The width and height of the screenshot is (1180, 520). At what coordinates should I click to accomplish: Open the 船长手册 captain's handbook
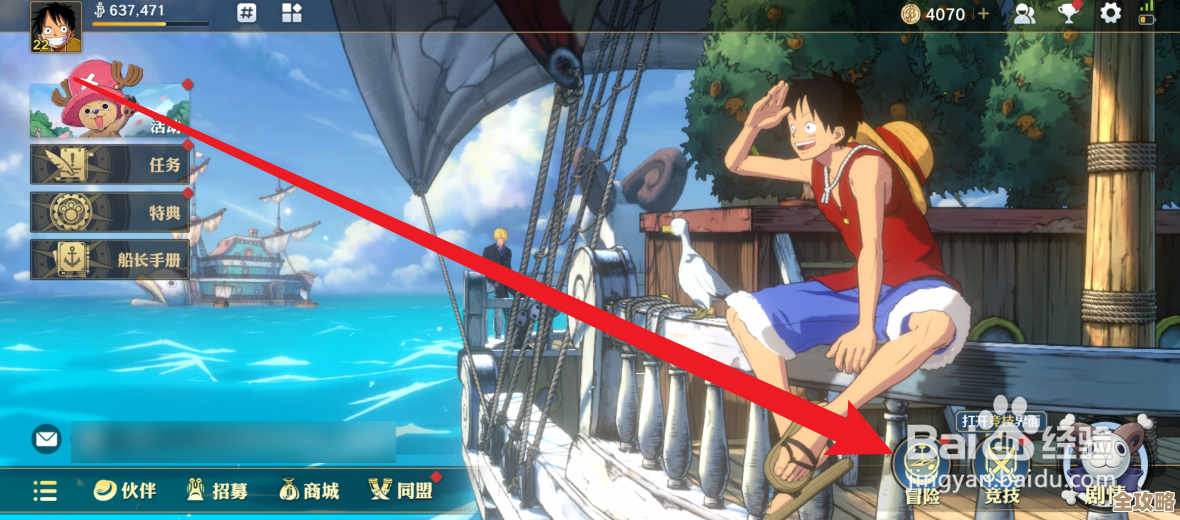pos(110,259)
